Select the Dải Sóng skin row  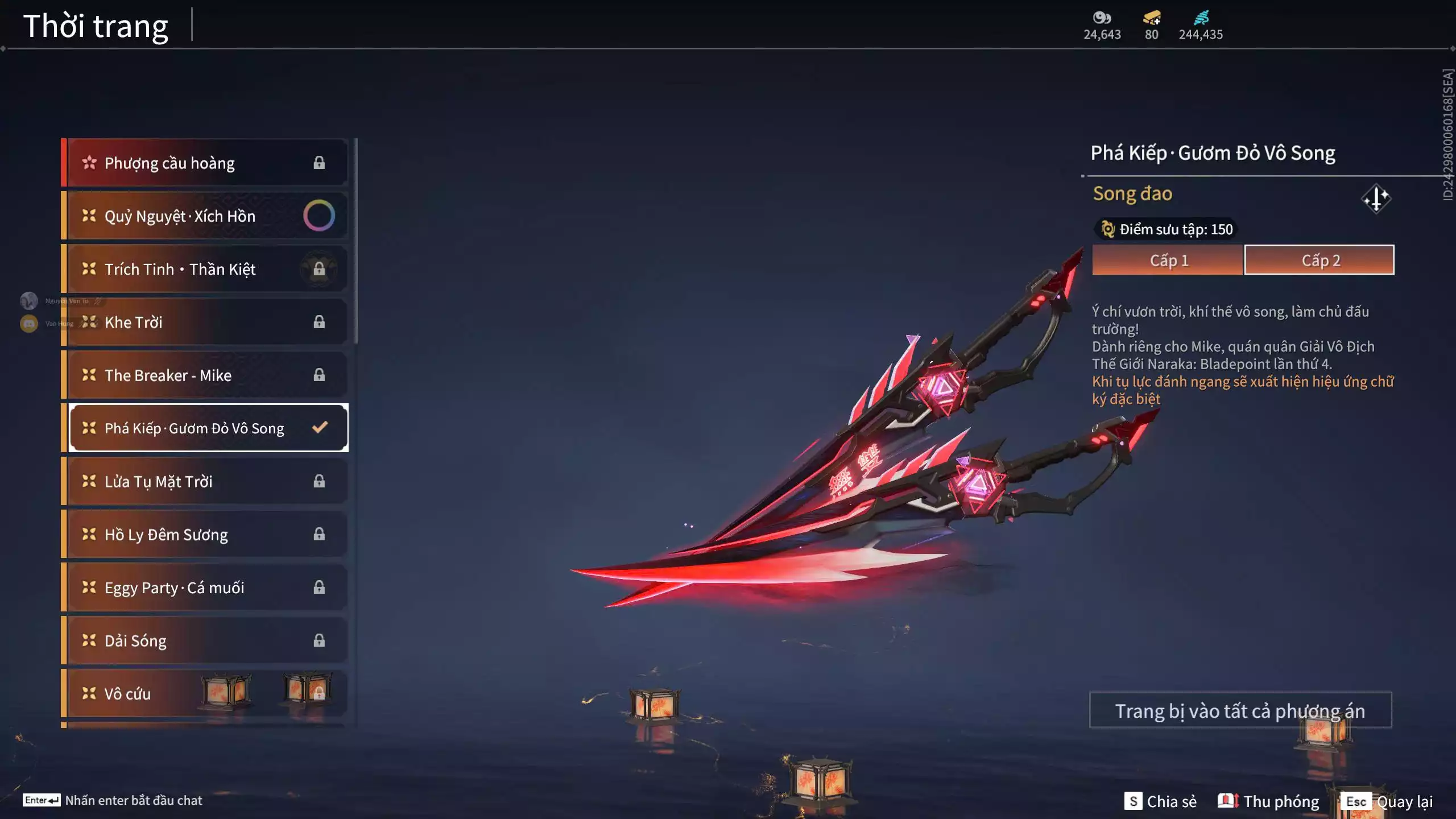coord(205,640)
